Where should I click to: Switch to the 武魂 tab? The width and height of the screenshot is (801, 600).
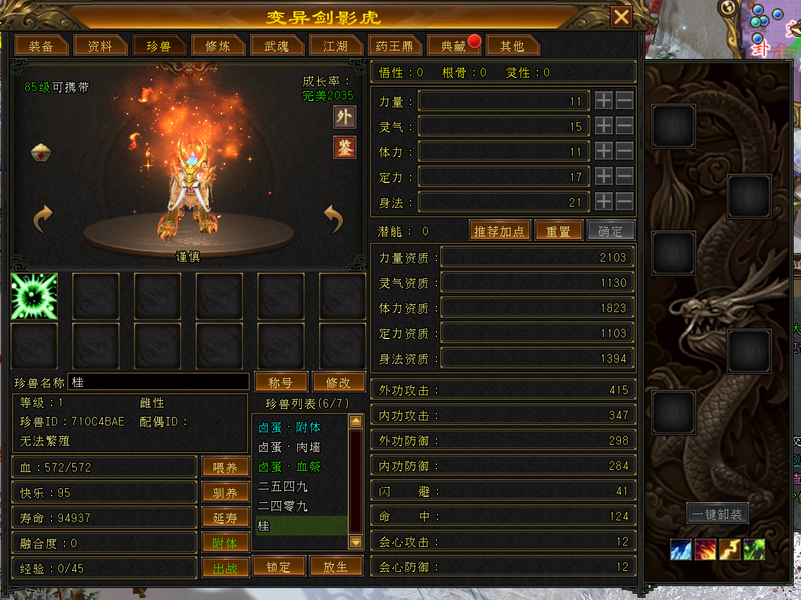pyautogui.click(x=276, y=46)
